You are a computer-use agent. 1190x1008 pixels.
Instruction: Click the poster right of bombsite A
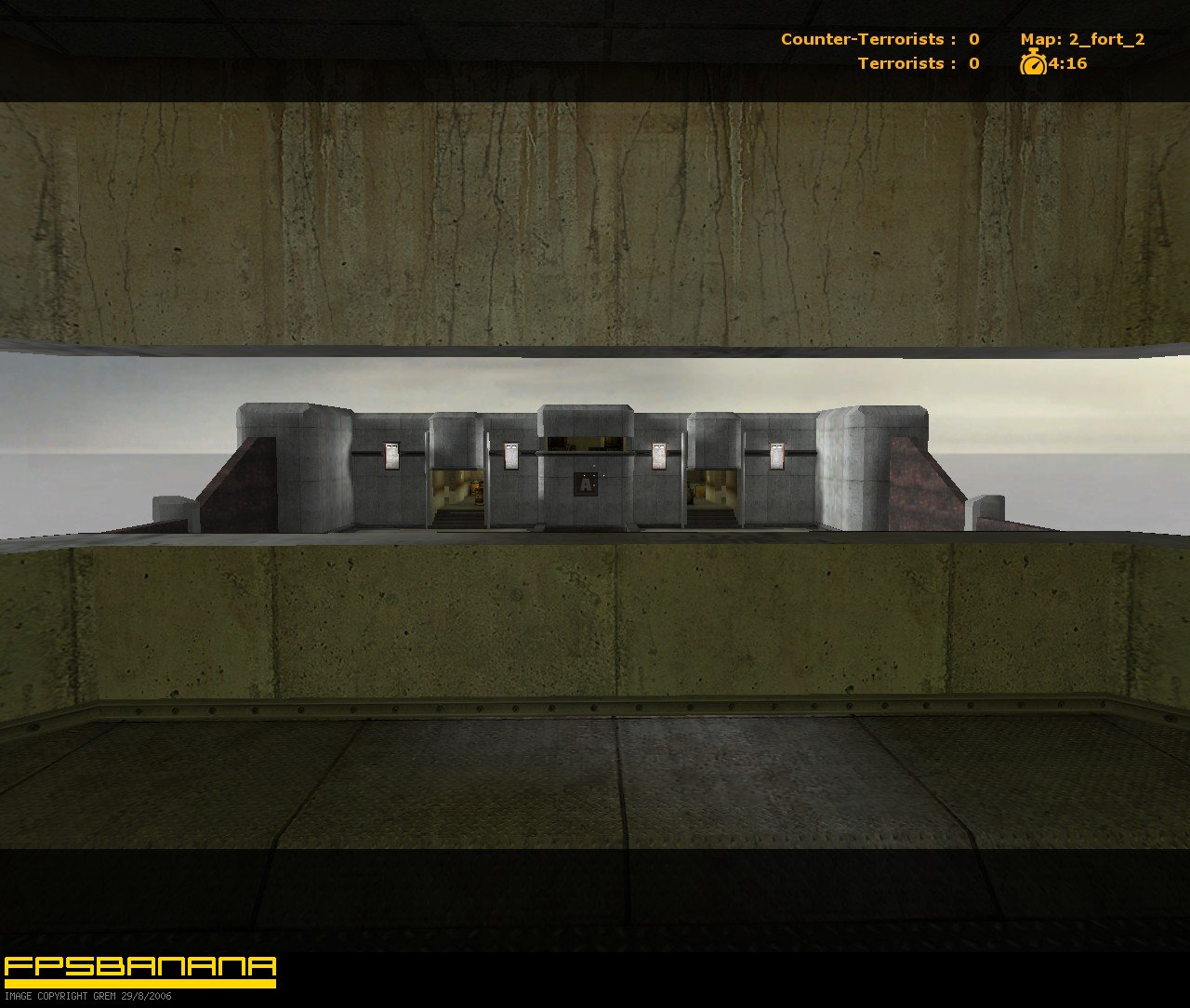pos(660,454)
